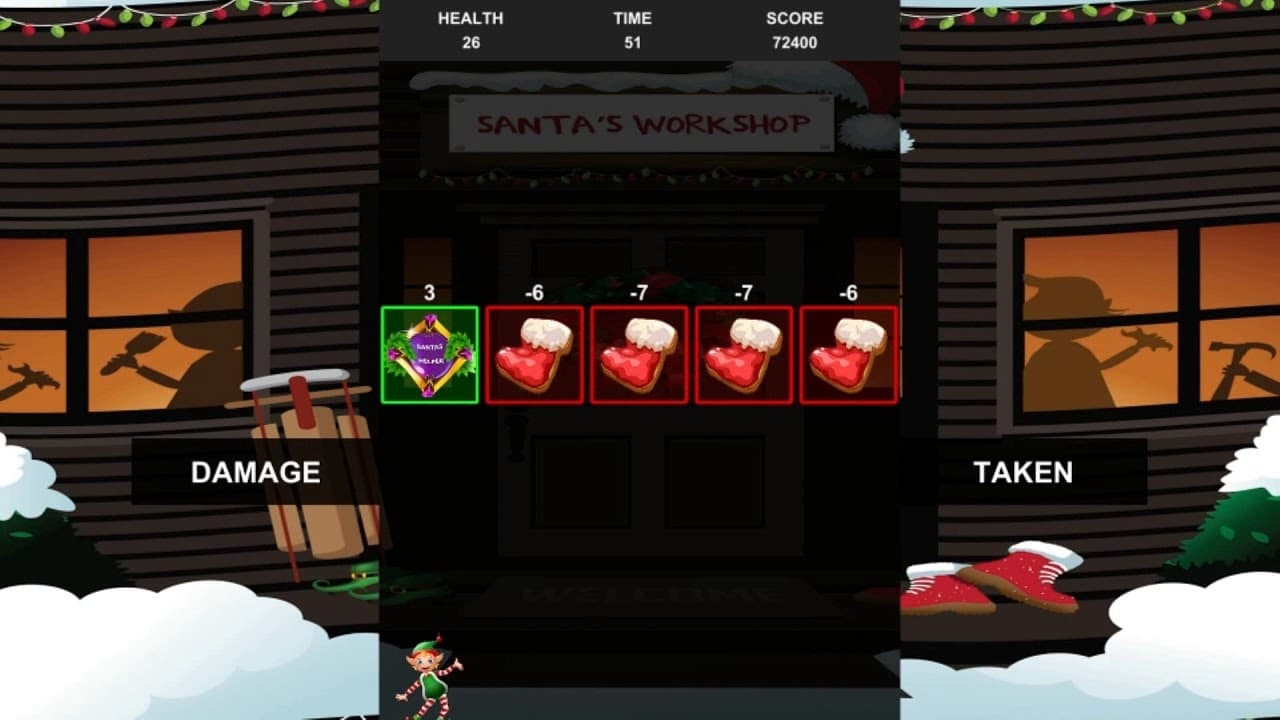Image resolution: width=1280 pixels, height=720 pixels.
Task: Select the Santa's Helper badge worth 3 points
Action: [x=429, y=355]
